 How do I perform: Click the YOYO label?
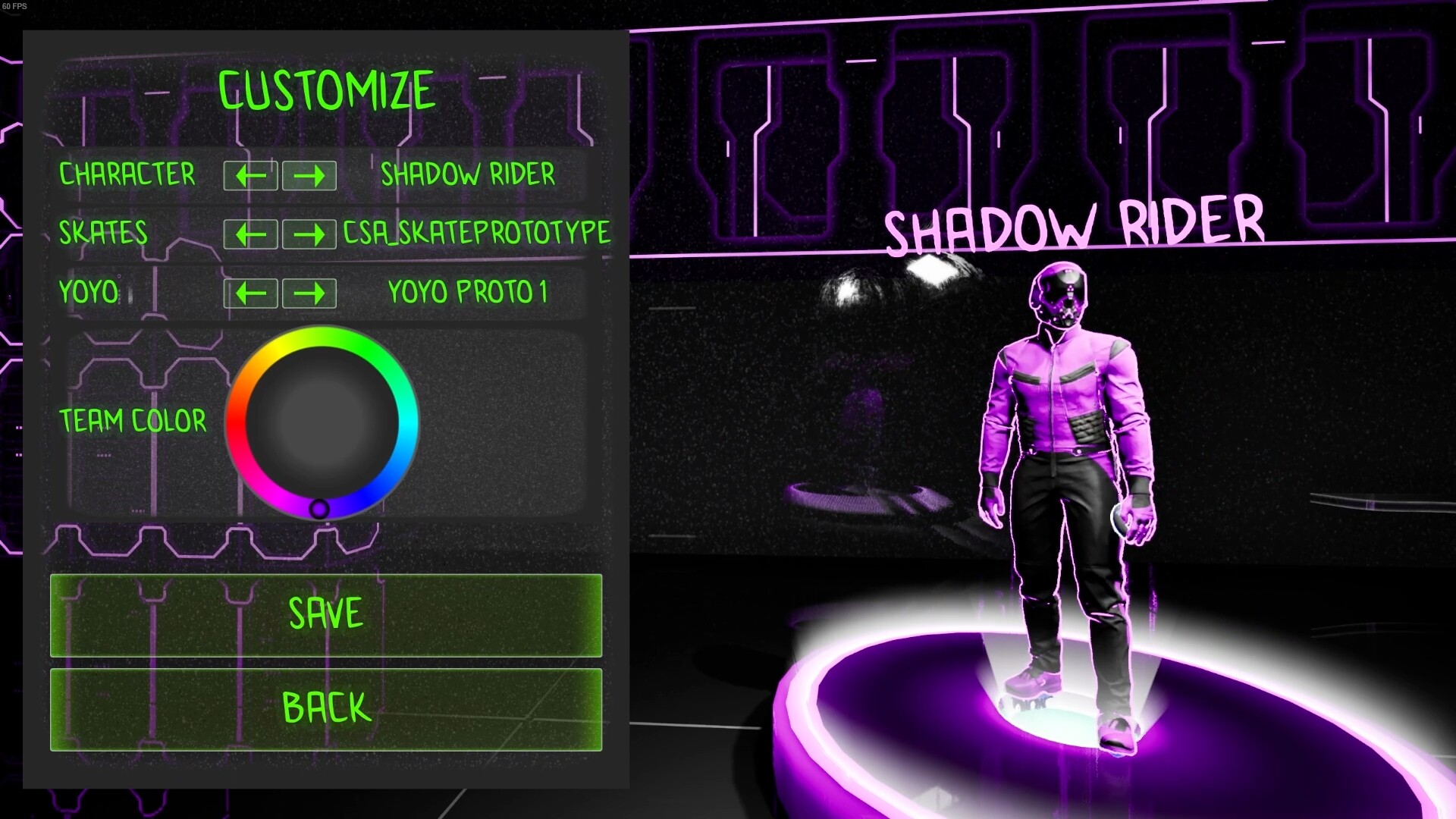pos(88,293)
